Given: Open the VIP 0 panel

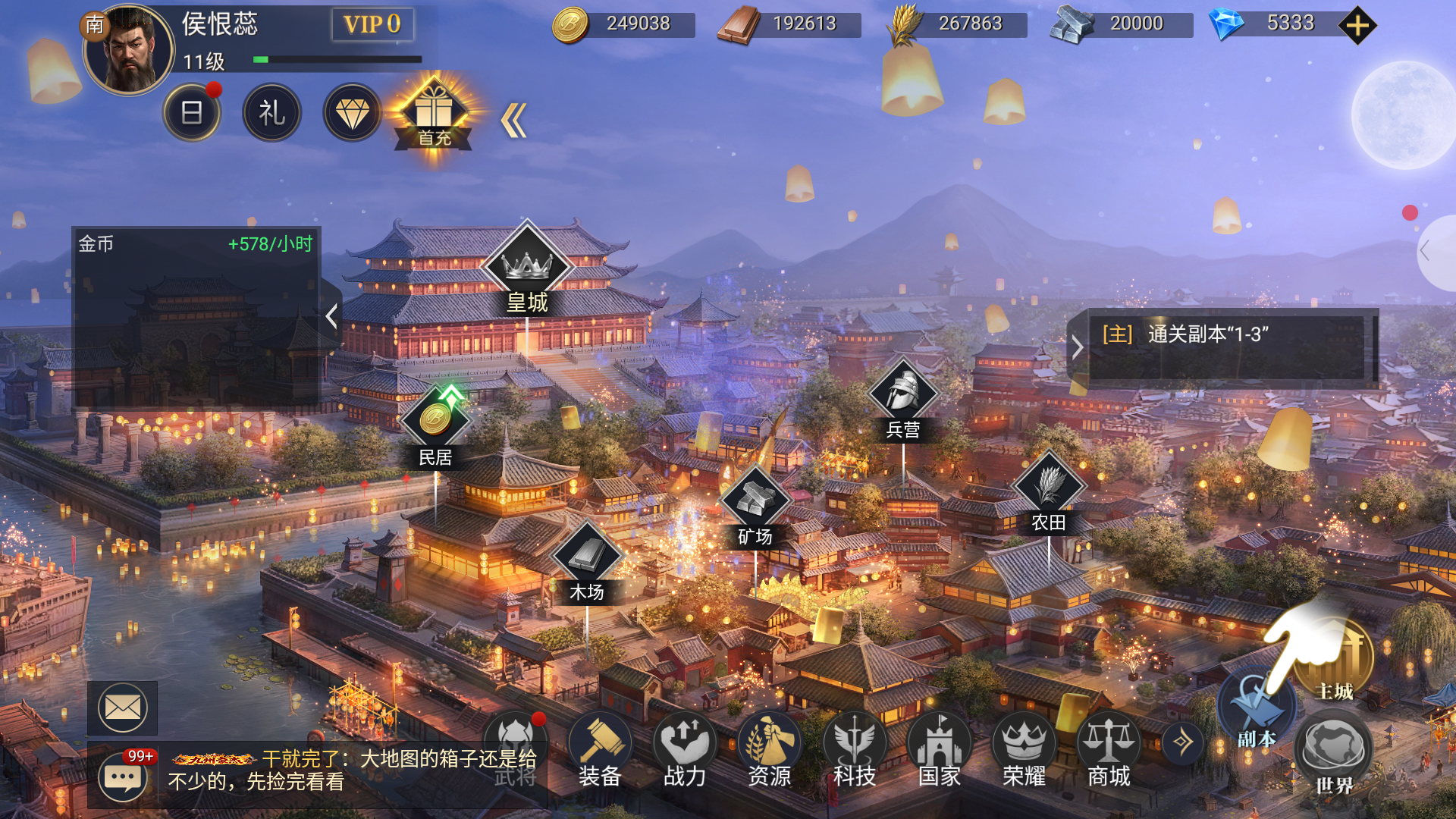Looking at the screenshot, I should 372,24.
